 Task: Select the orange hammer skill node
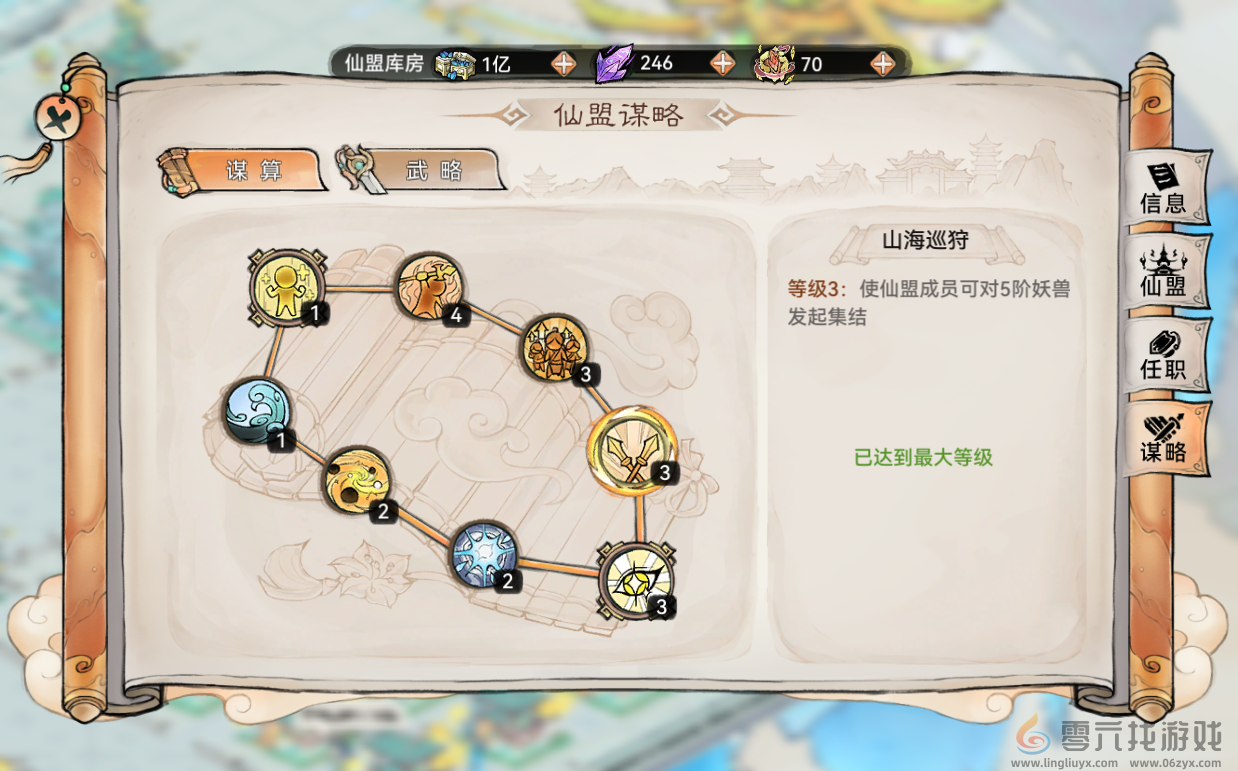pyautogui.click(x=430, y=287)
